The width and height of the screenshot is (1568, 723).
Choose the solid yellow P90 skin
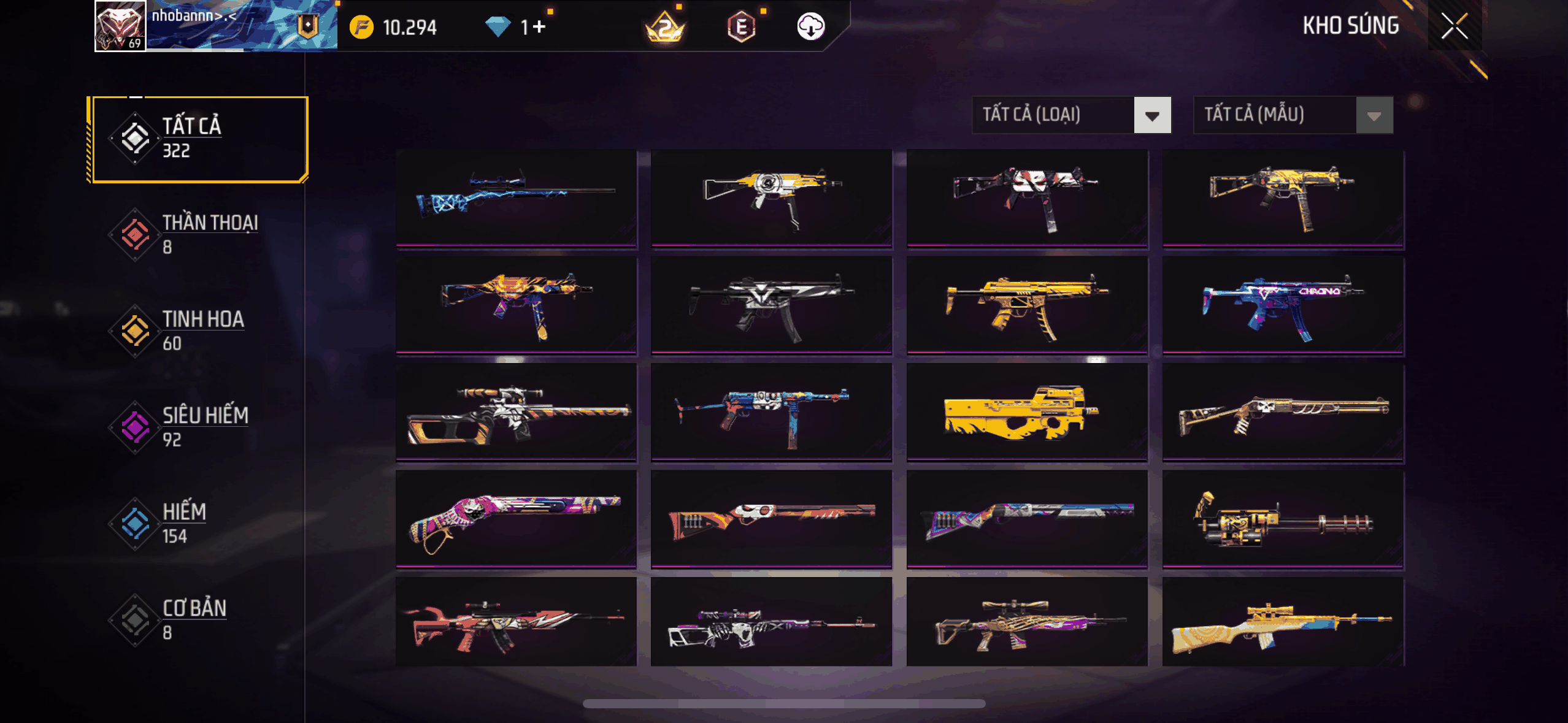pyautogui.click(x=1027, y=411)
